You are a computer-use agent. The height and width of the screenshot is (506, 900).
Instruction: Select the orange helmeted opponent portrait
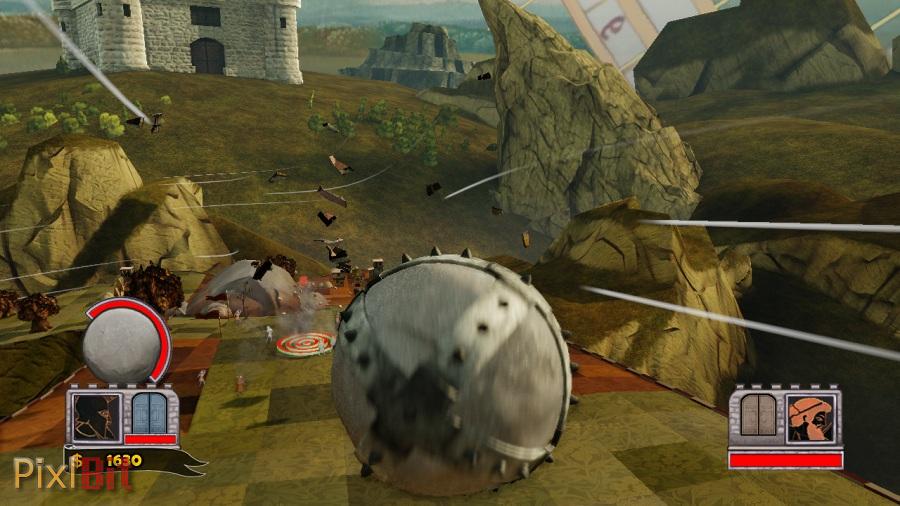click(812, 418)
